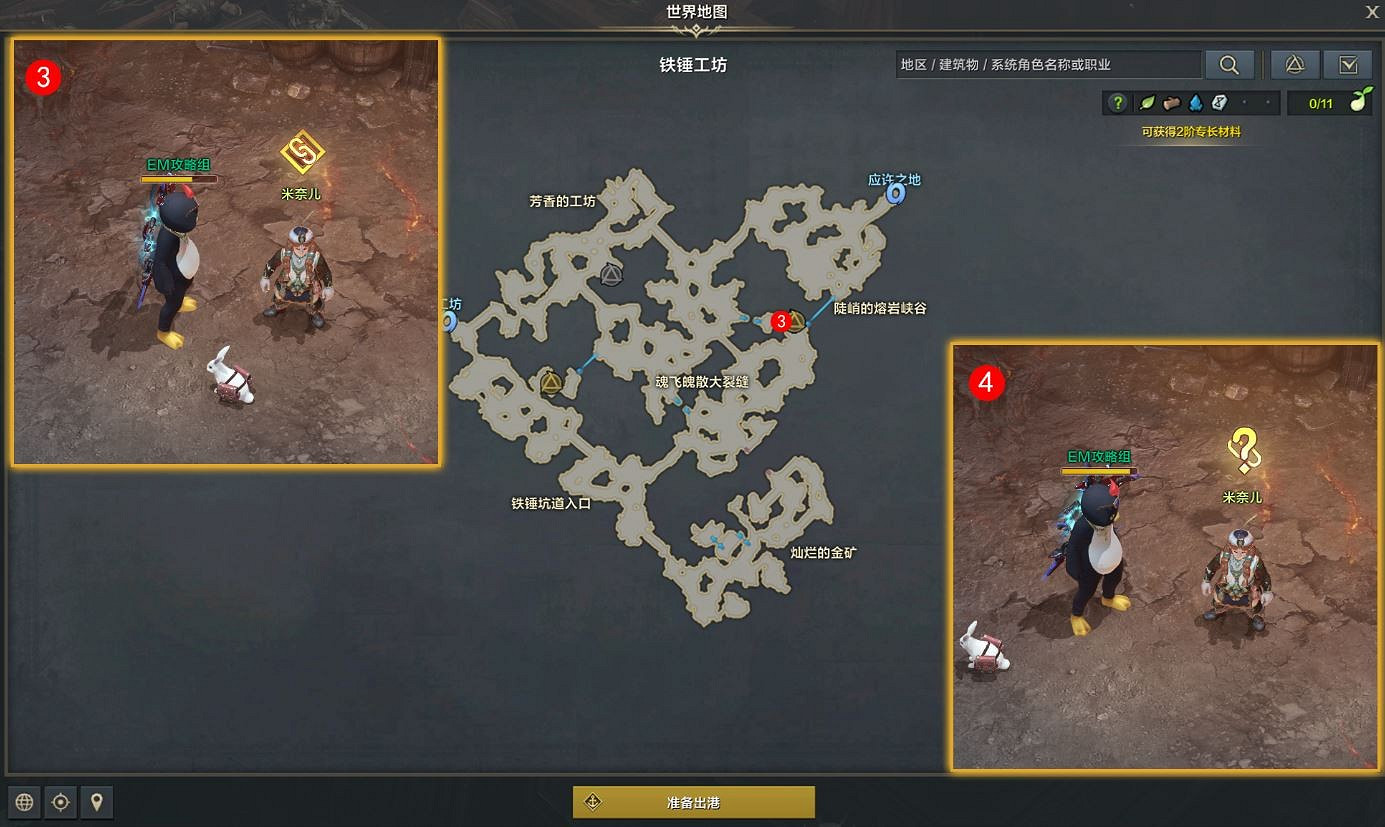The height and width of the screenshot is (827, 1385).
Task: Click the sprout icon next to 0/11 counter
Action: [1360, 102]
